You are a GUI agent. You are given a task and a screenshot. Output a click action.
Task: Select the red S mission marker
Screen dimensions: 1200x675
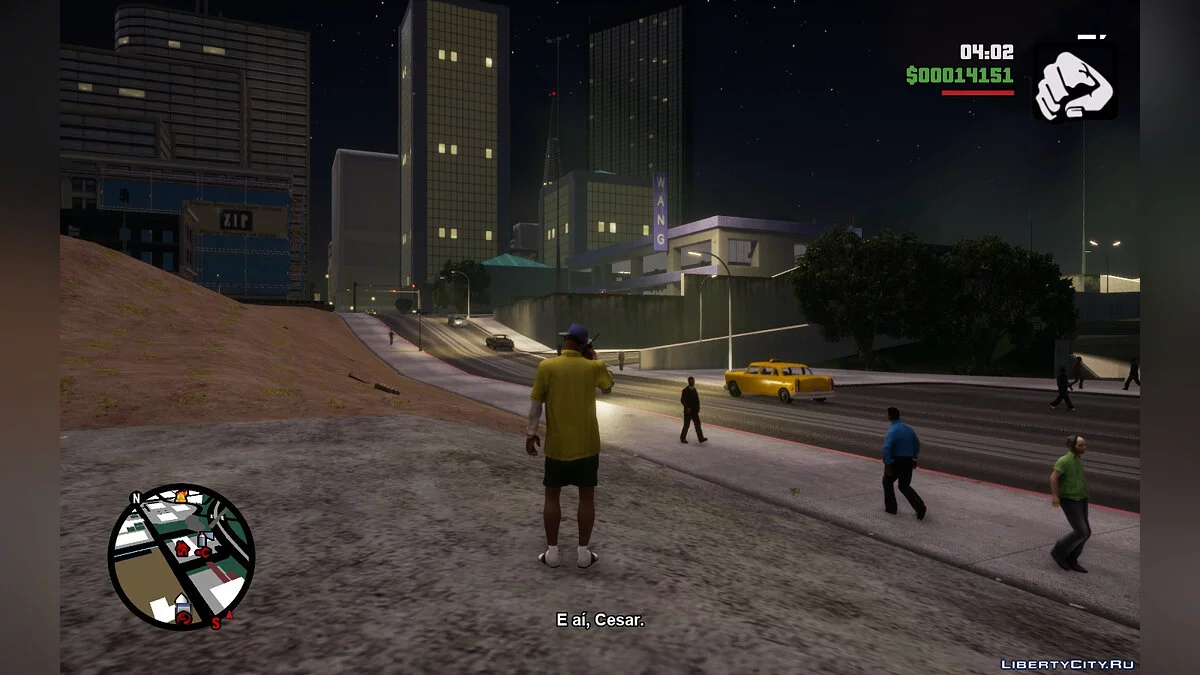pyautogui.click(x=215, y=622)
